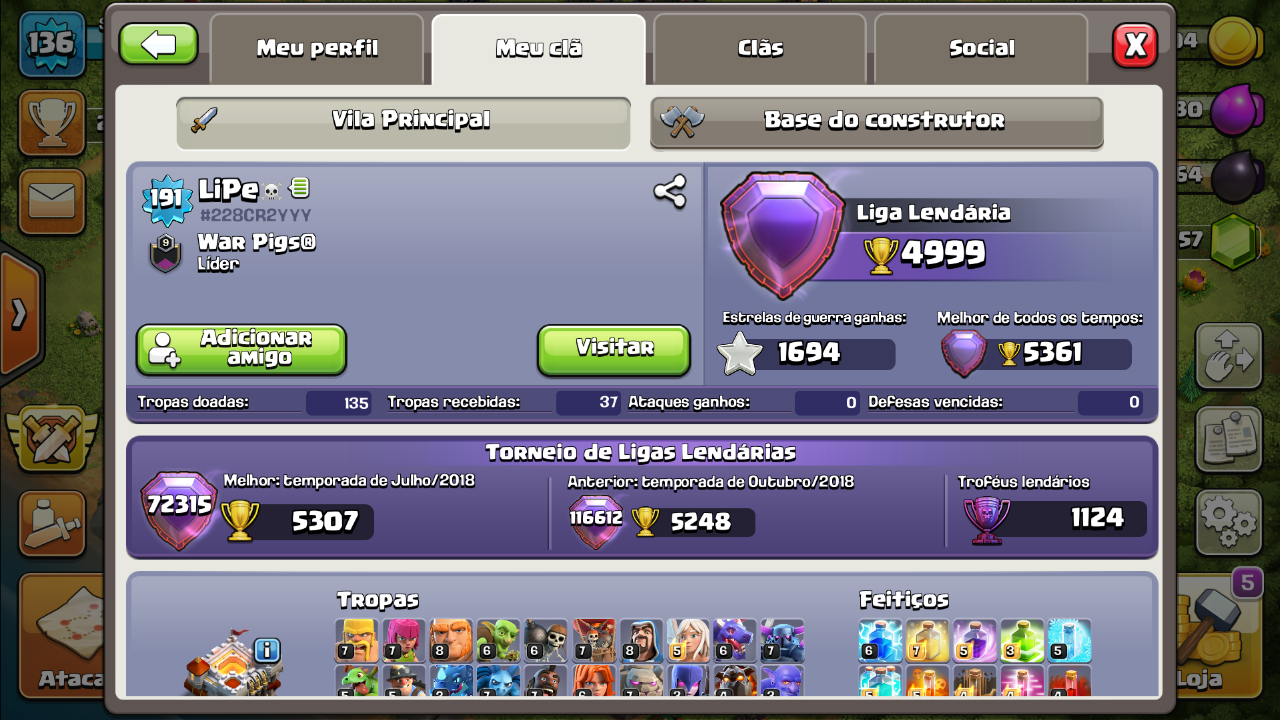Click the Adicionar amigo button

pyautogui.click(x=241, y=349)
